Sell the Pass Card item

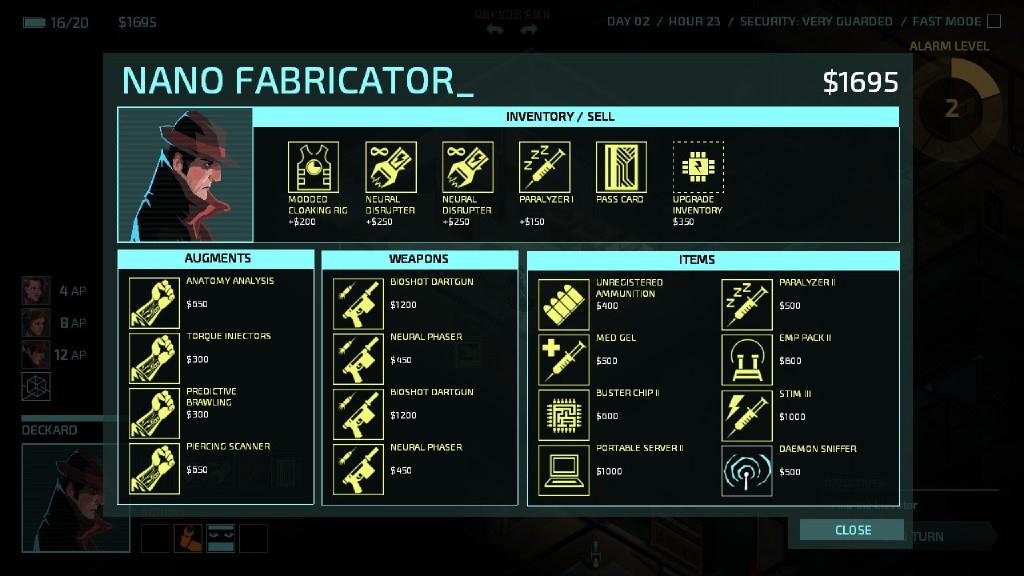621,167
